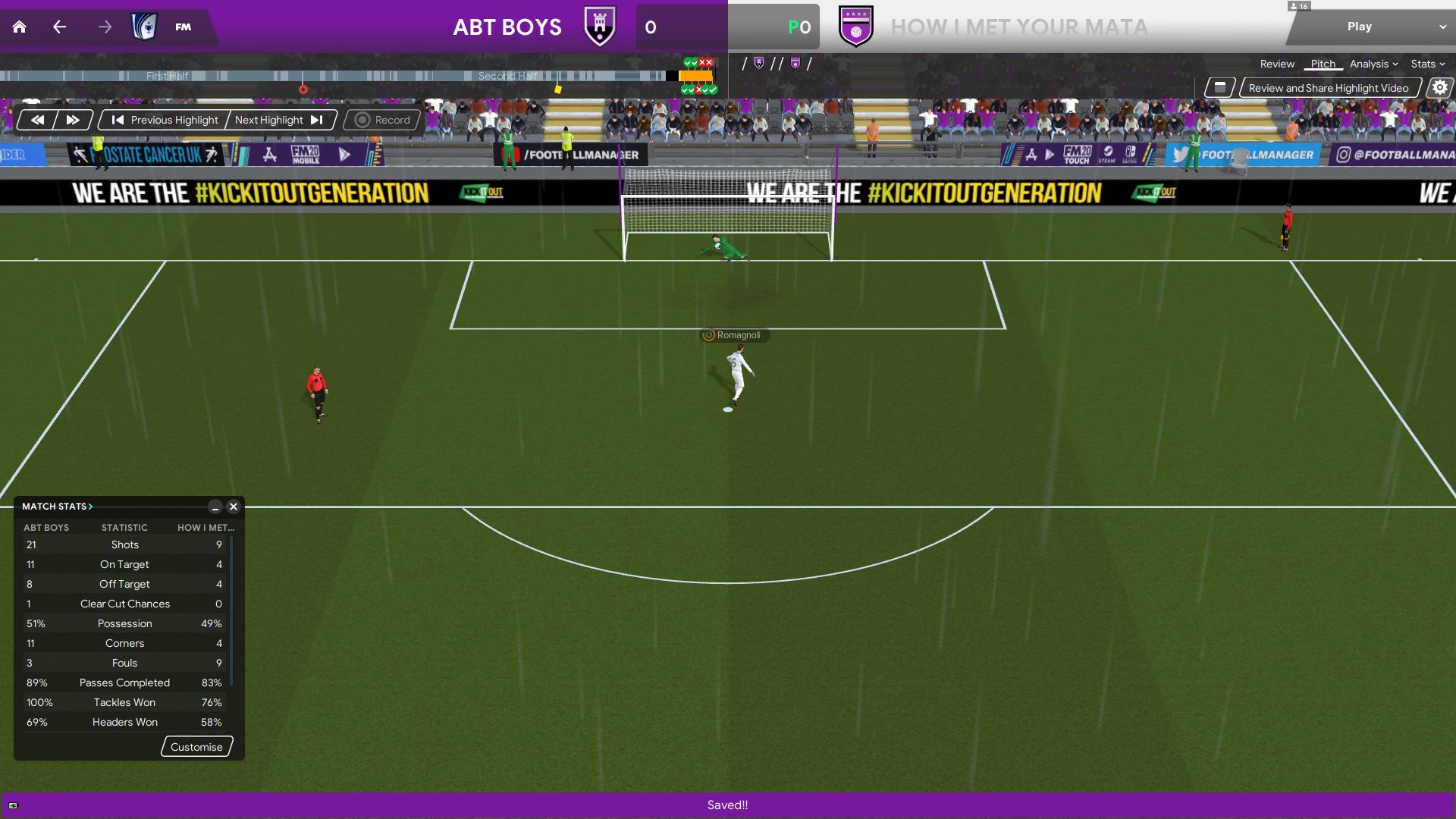1456x819 pixels.
Task: Skip to the Next Highlight
Action: pos(278,120)
